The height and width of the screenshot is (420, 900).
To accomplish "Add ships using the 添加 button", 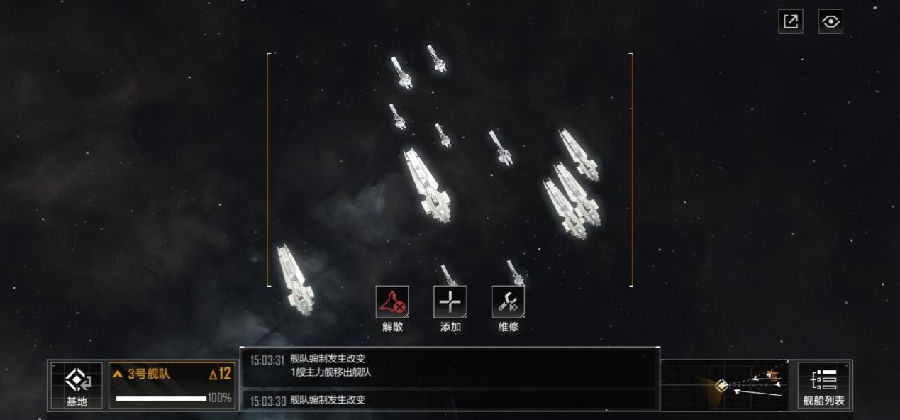I will pyautogui.click(x=450, y=302).
